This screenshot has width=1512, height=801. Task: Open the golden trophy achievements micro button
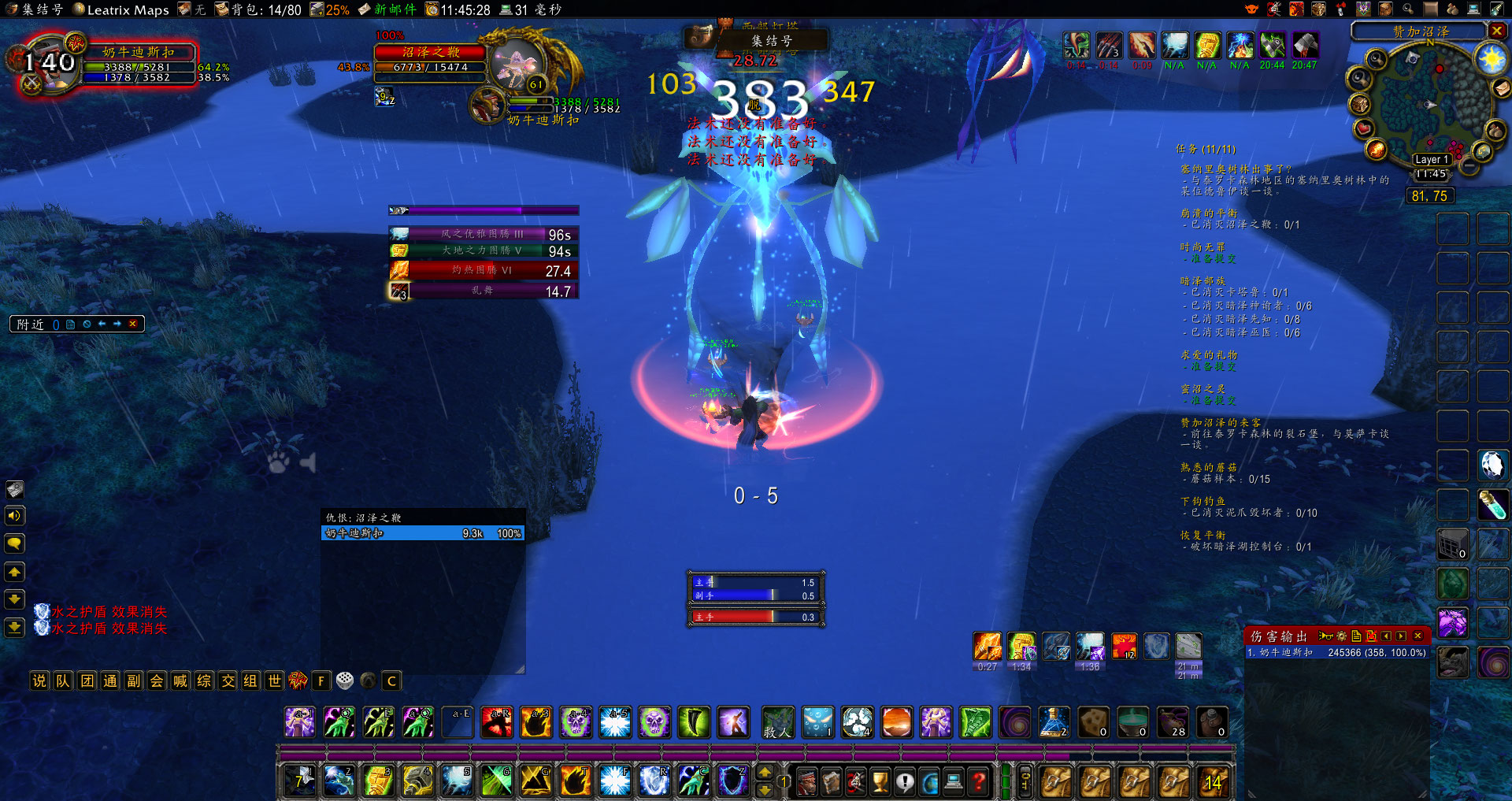coord(880,781)
